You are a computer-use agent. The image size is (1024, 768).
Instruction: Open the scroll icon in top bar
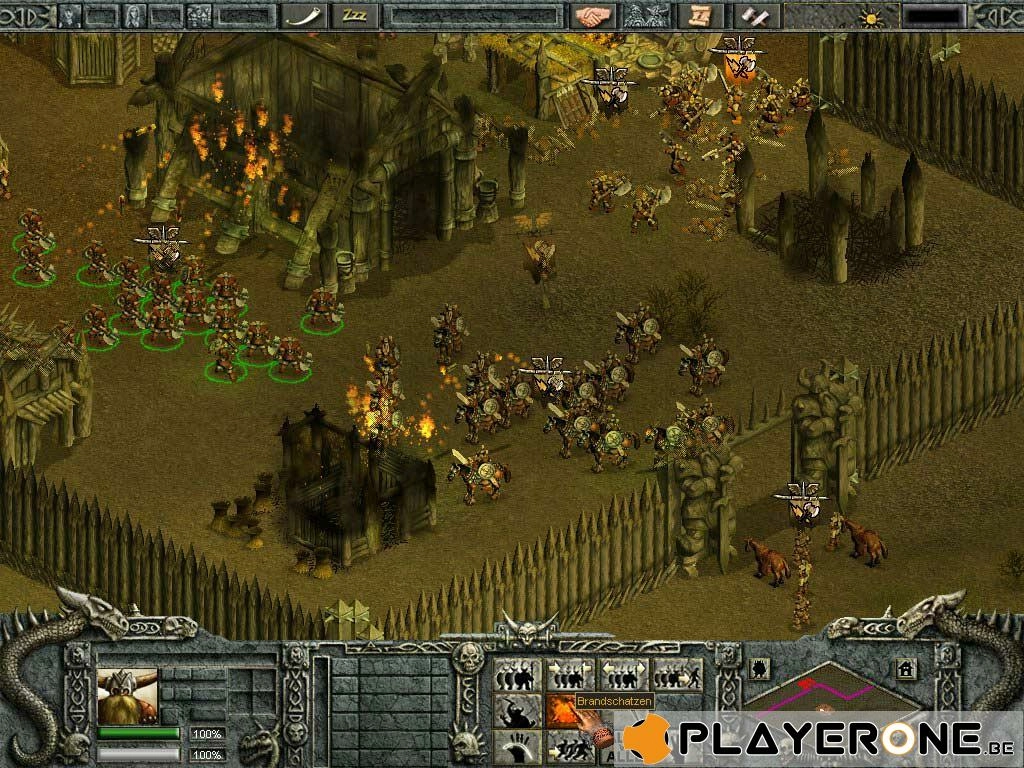coord(700,15)
